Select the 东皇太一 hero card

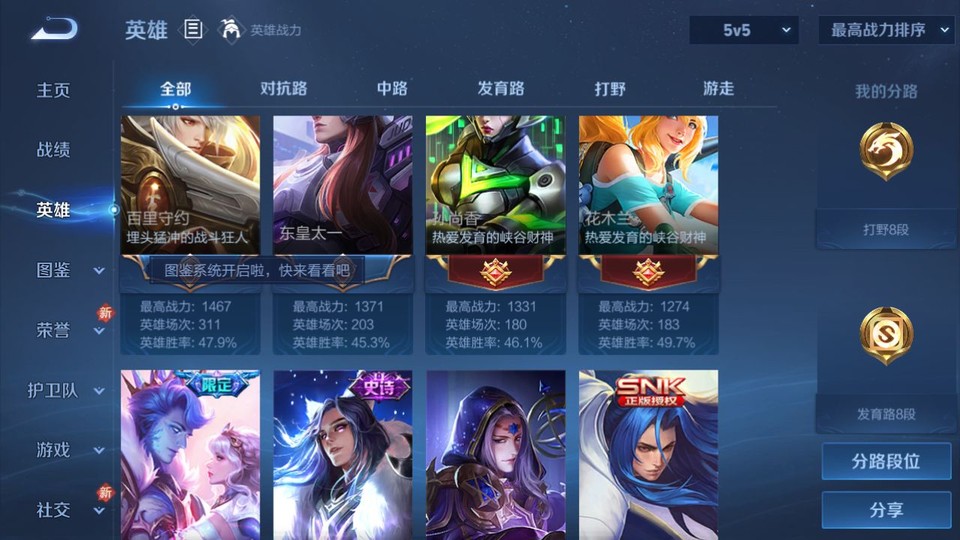343,190
